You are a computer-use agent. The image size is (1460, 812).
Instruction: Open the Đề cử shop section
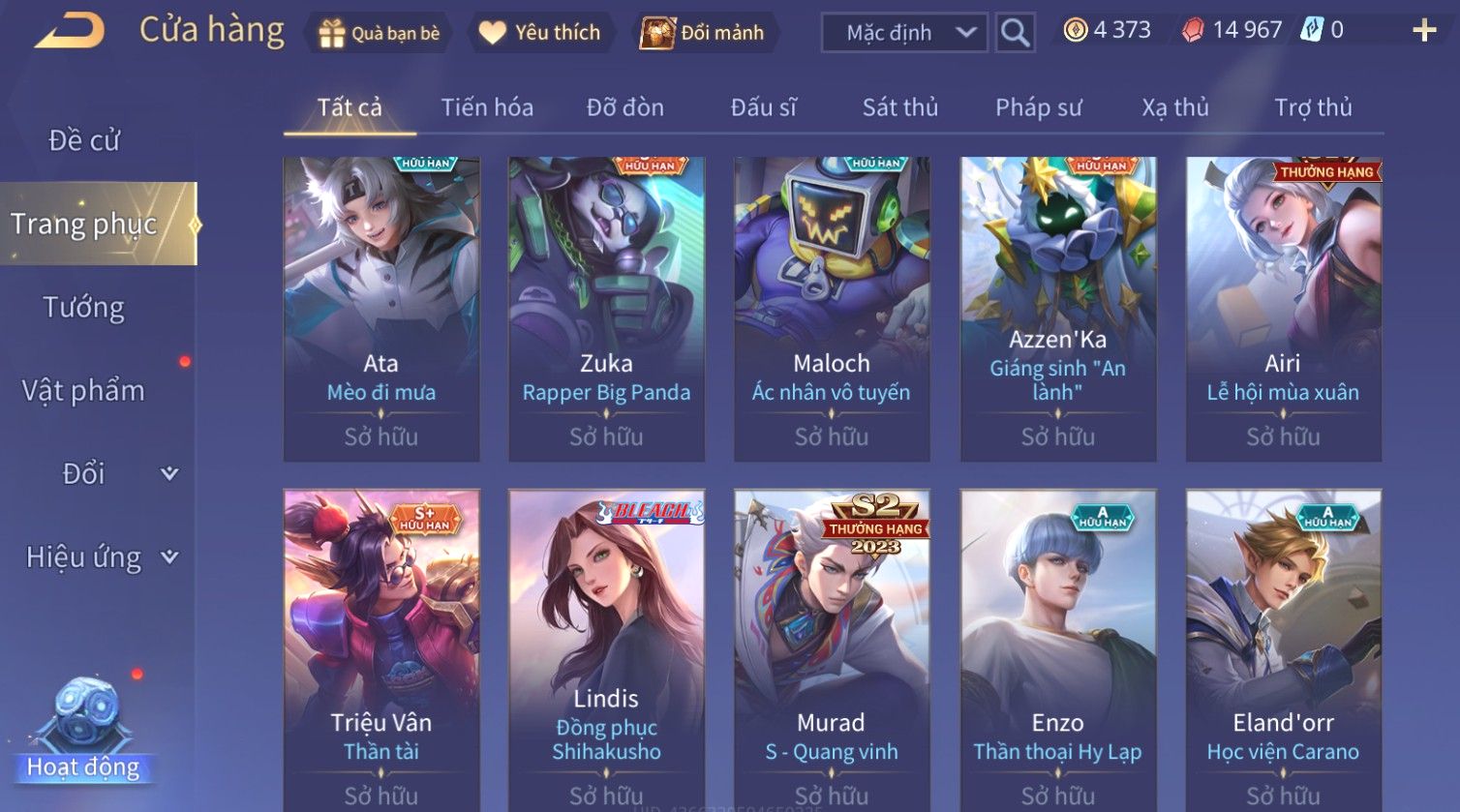[84, 140]
